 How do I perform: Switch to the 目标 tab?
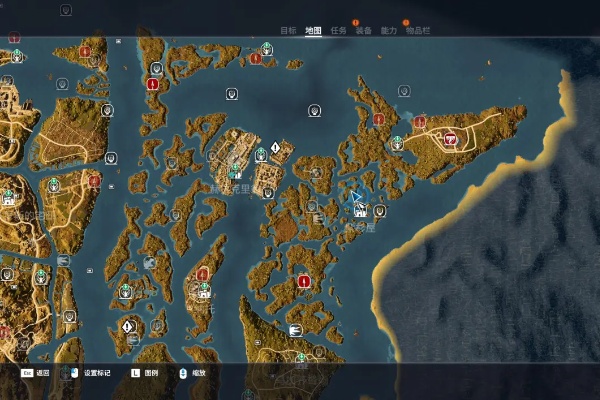pyautogui.click(x=288, y=31)
